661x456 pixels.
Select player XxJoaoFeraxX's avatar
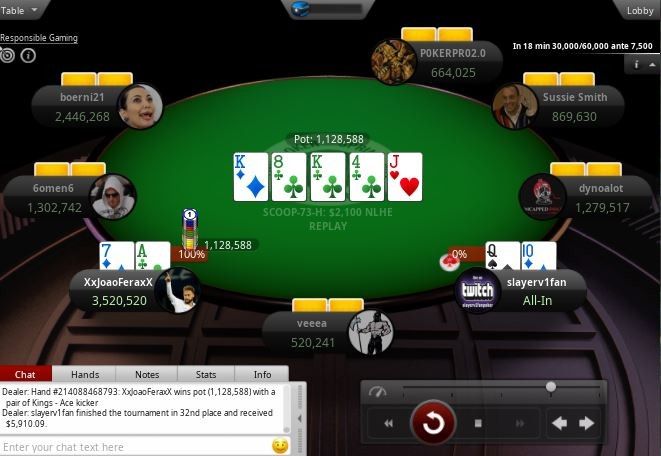(177, 290)
